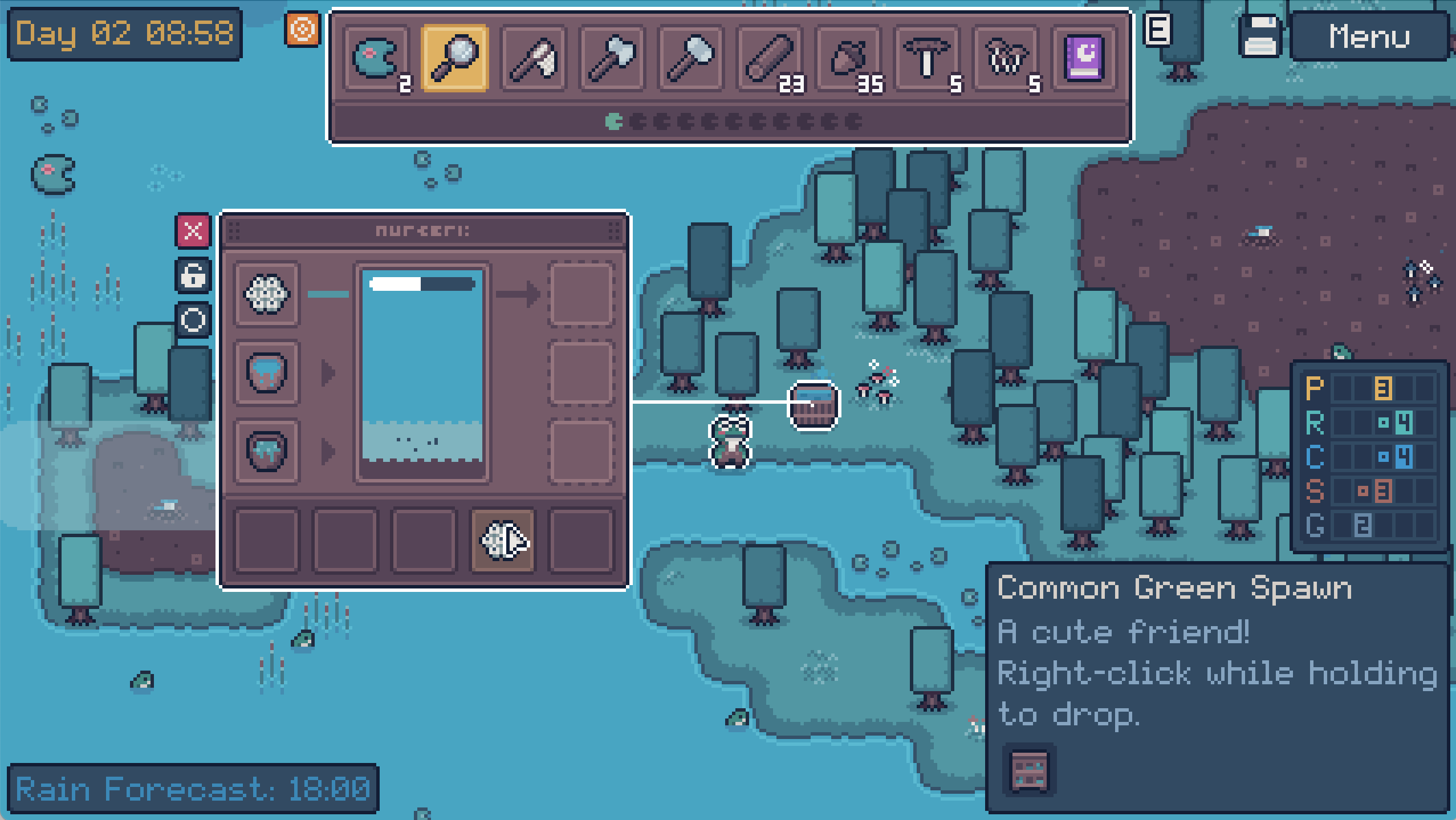The image size is (1456, 820).
Task: Click the circle button under the padlock
Action: click(x=193, y=319)
